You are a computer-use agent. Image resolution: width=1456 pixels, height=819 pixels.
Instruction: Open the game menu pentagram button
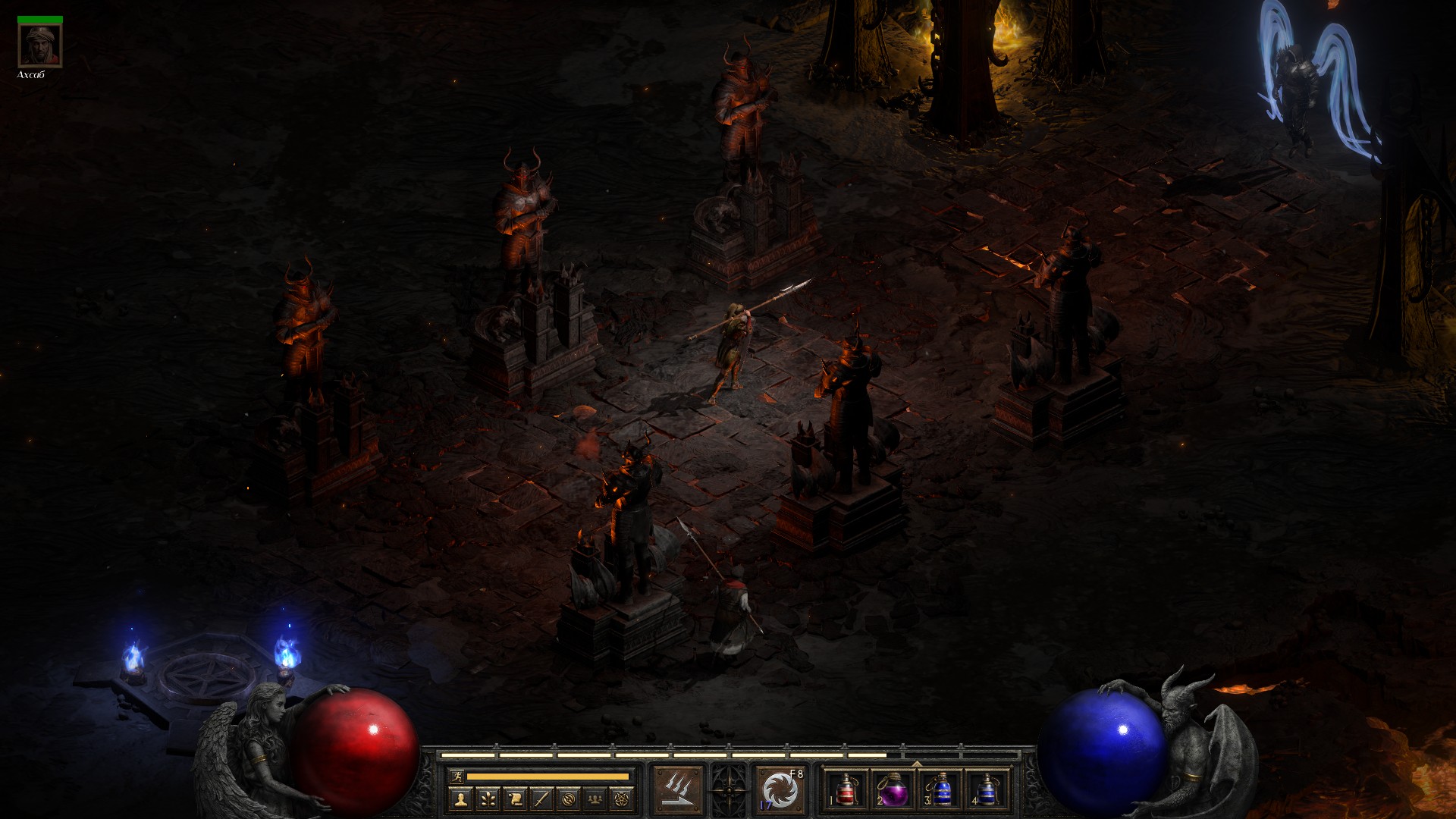(x=622, y=799)
